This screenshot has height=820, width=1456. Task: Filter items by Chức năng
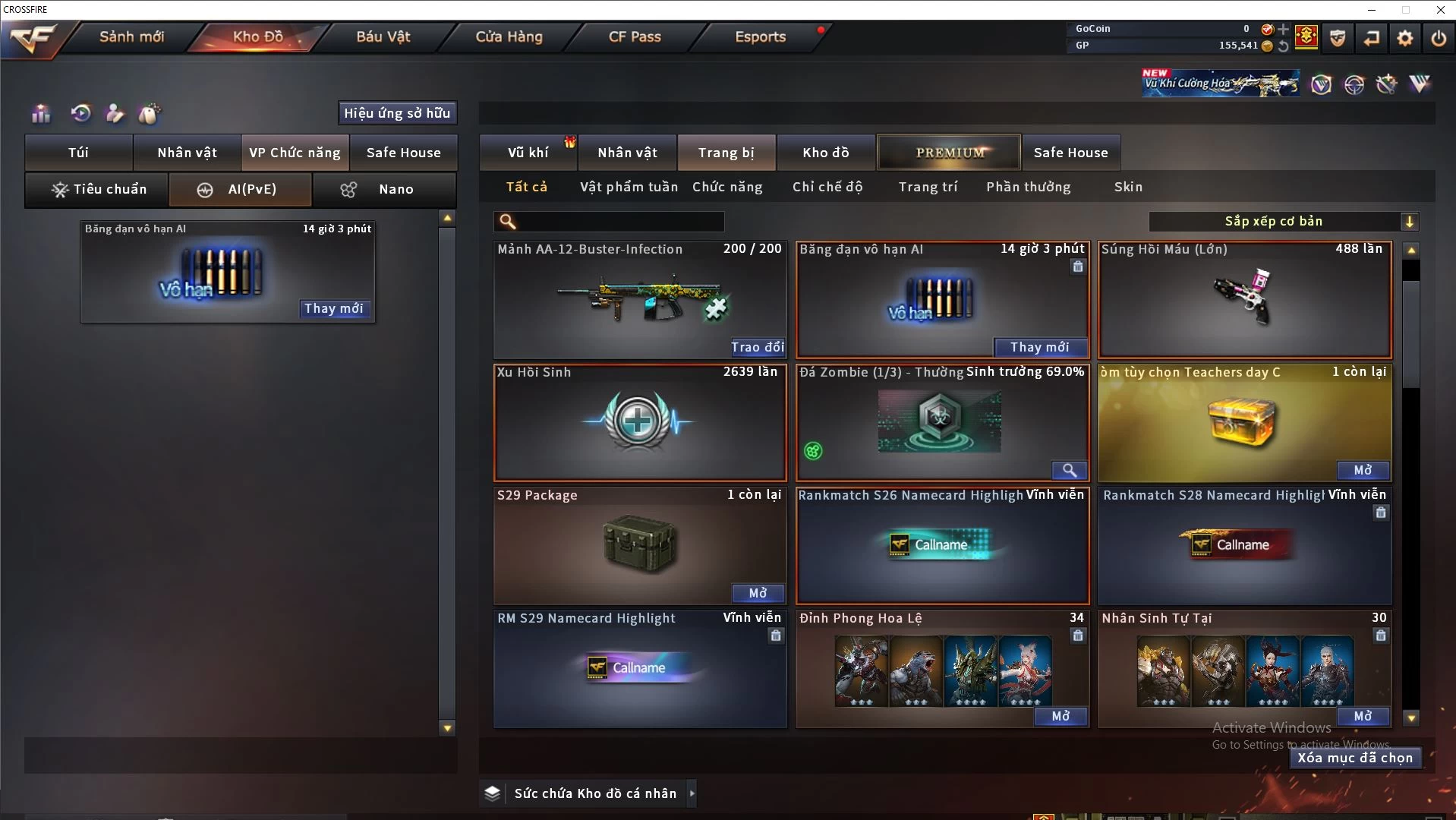point(727,187)
